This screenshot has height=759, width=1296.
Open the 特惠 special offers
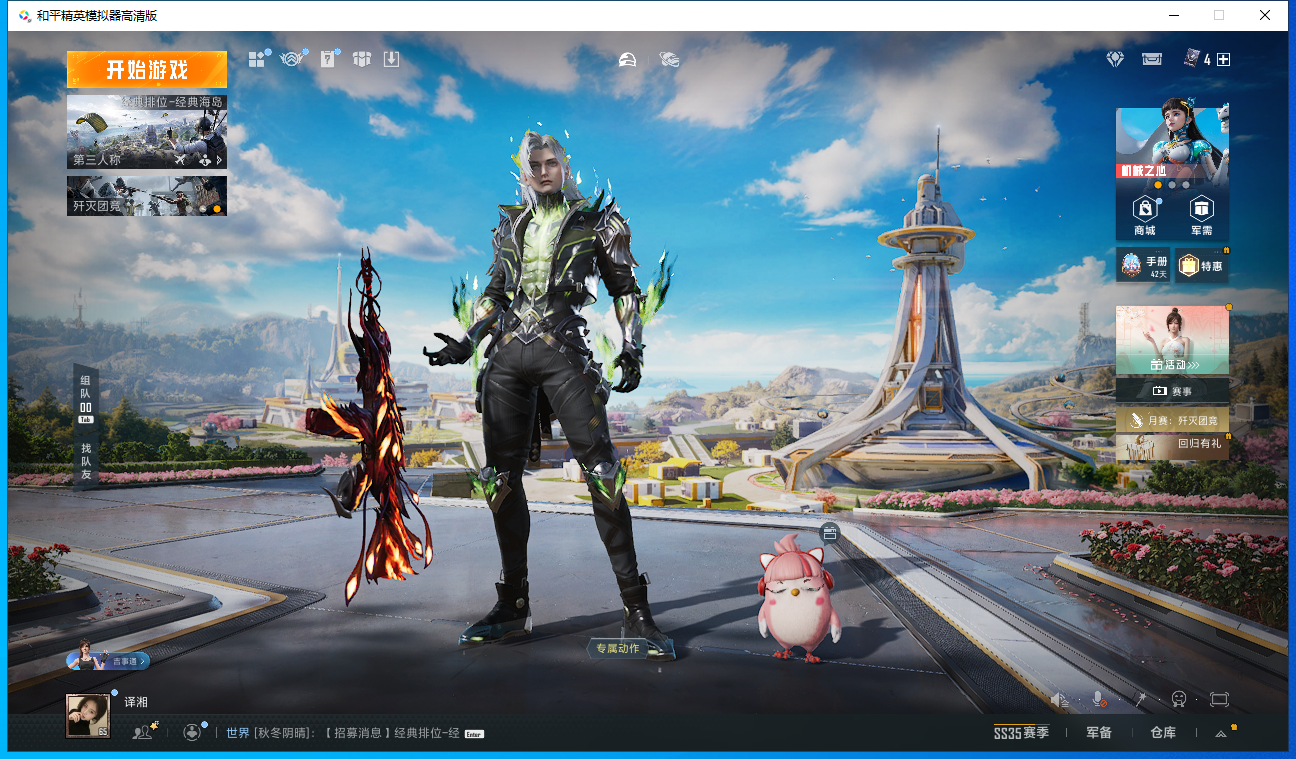pyautogui.click(x=1201, y=265)
